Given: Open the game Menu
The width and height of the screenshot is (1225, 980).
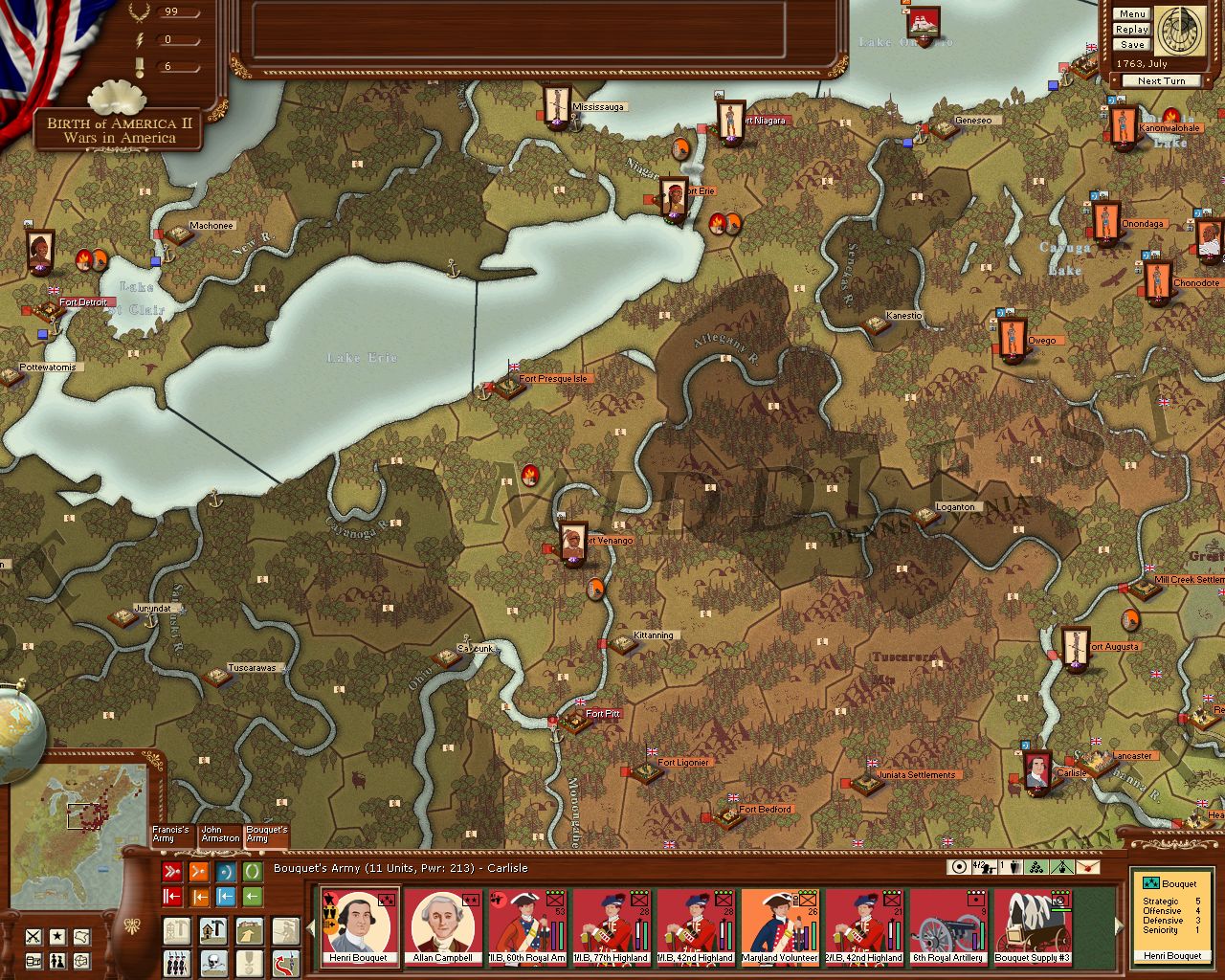Looking at the screenshot, I should [x=1131, y=14].
